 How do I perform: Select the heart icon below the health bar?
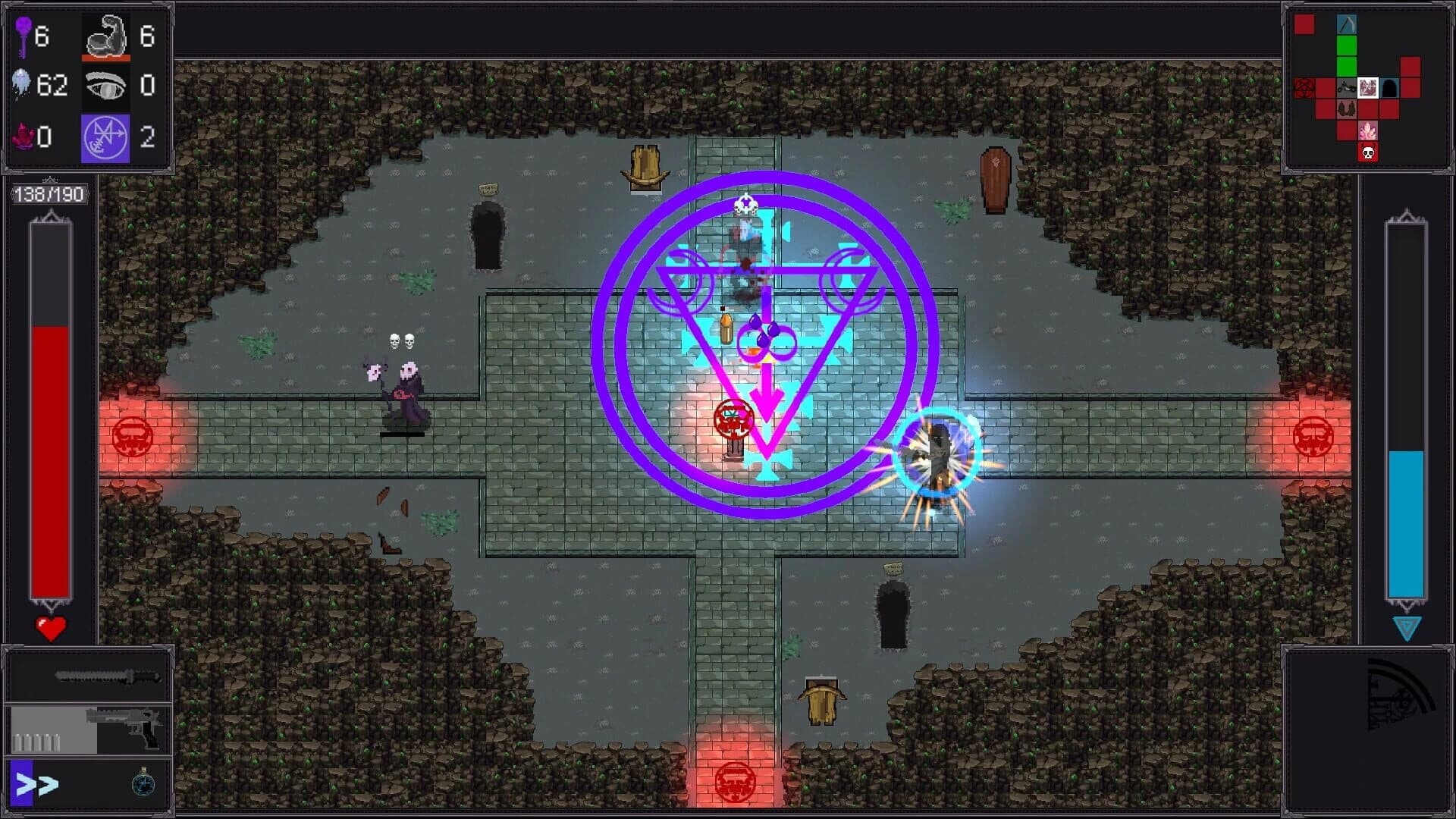[x=50, y=627]
